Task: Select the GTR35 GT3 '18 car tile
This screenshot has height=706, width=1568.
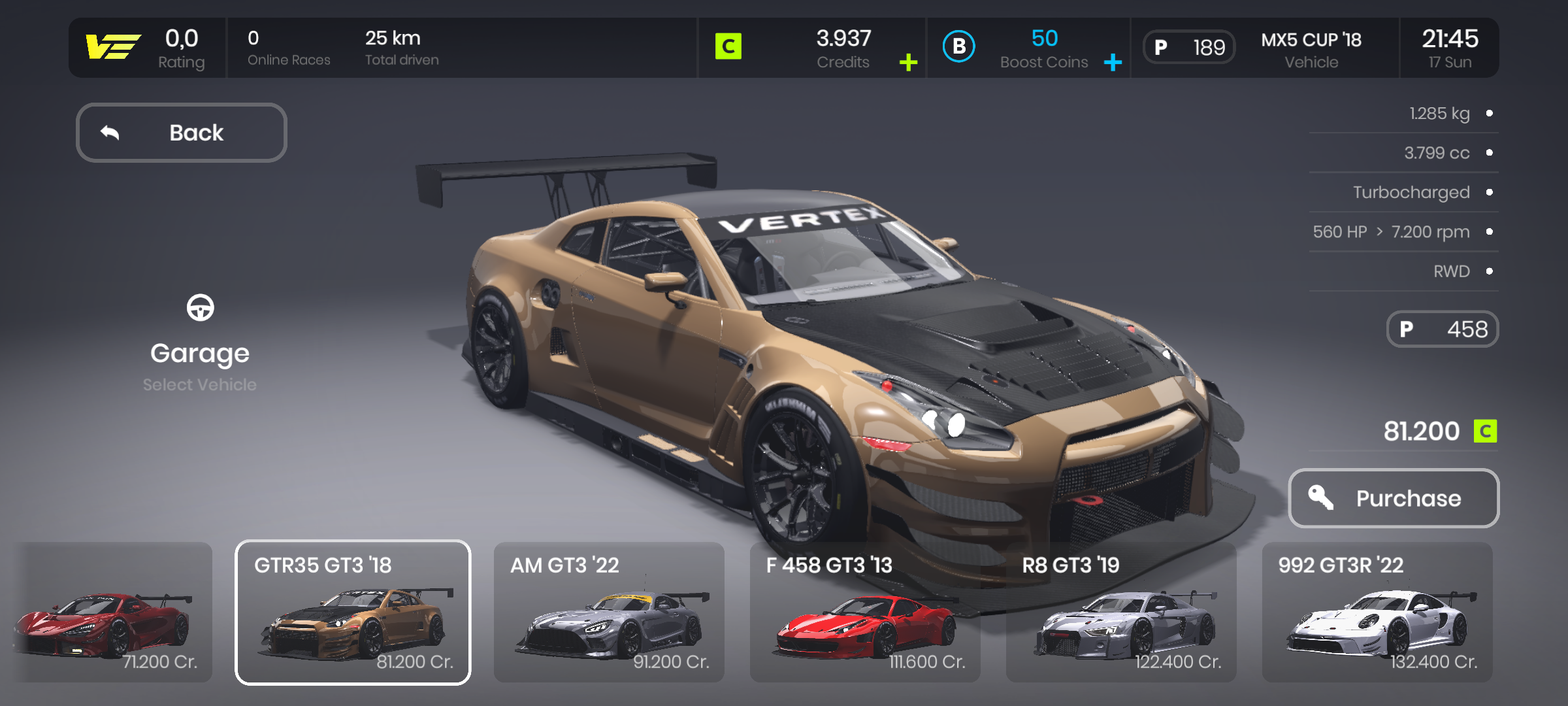Action: [353, 613]
